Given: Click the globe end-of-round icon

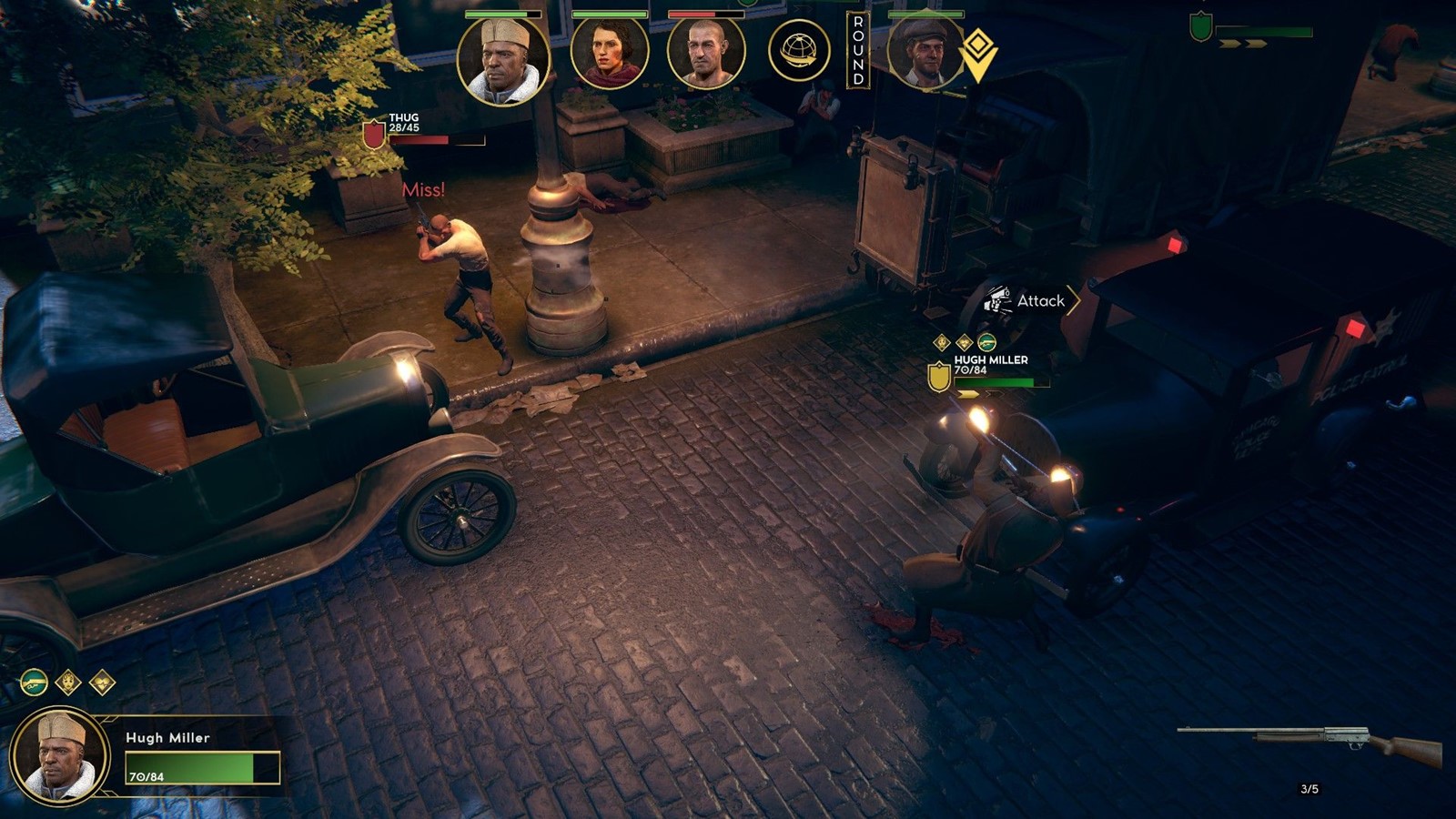Looking at the screenshot, I should (799, 50).
